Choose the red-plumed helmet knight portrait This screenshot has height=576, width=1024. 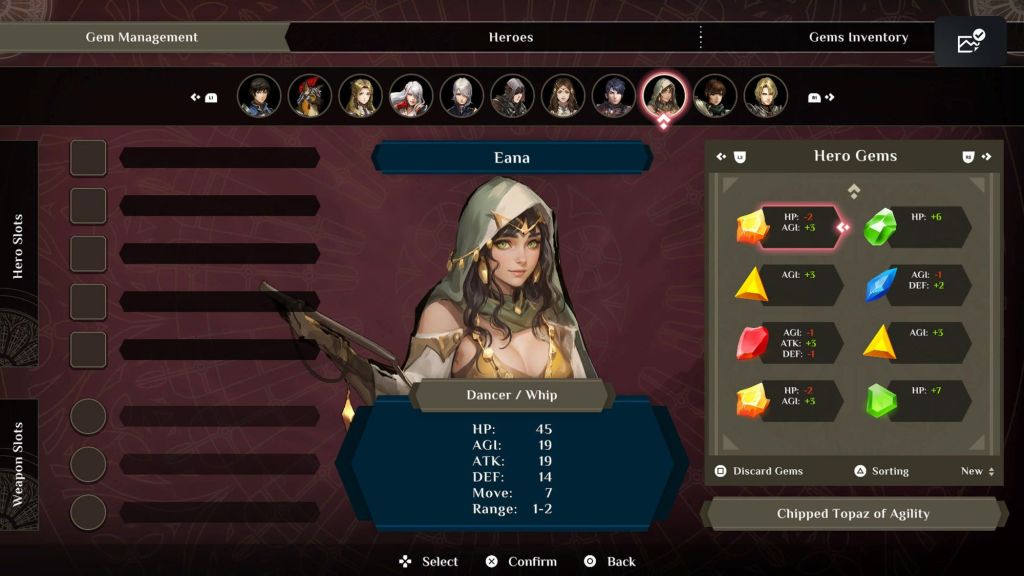[310, 96]
